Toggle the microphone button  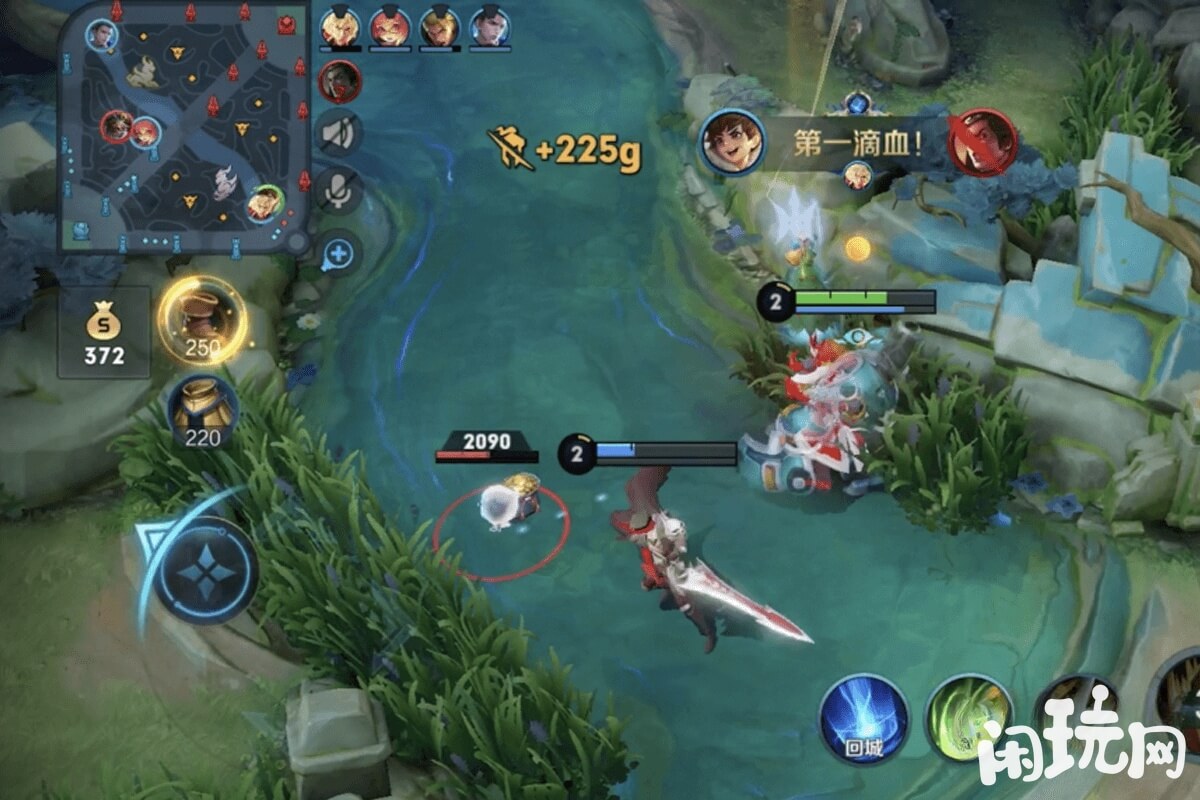pyautogui.click(x=339, y=190)
